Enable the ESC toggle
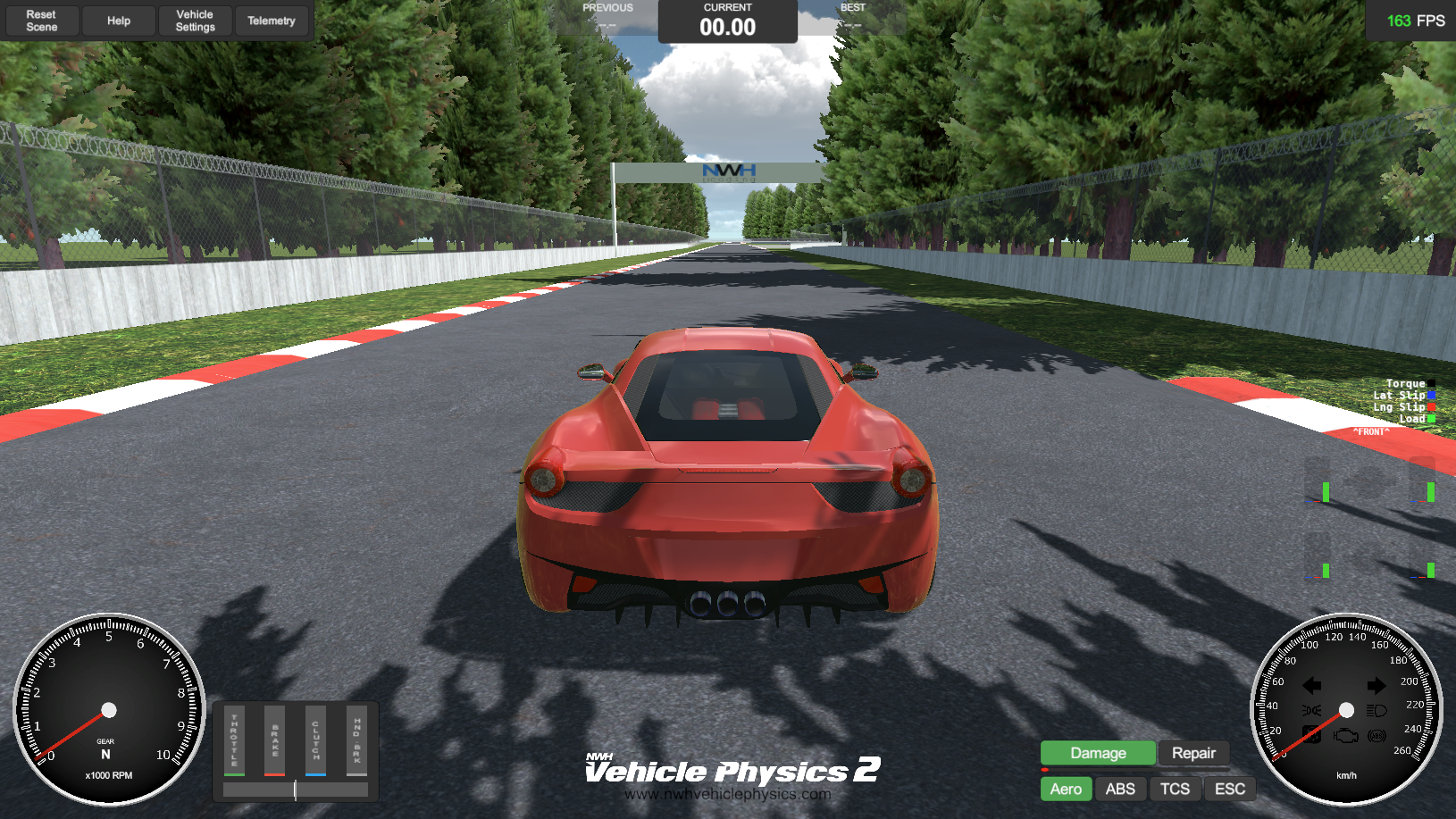Screen dimensions: 1456x819 pyautogui.click(x=1230, y=789)
